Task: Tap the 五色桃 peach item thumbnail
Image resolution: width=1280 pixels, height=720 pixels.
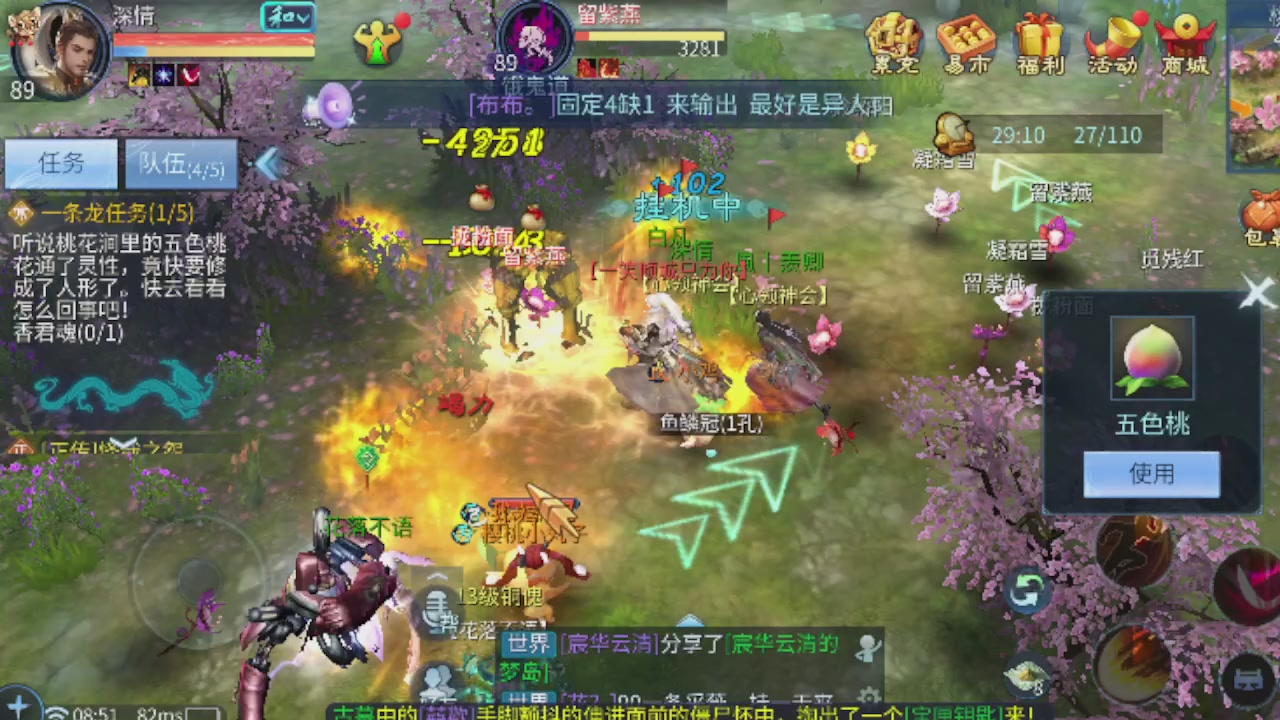Action: 1151,357
